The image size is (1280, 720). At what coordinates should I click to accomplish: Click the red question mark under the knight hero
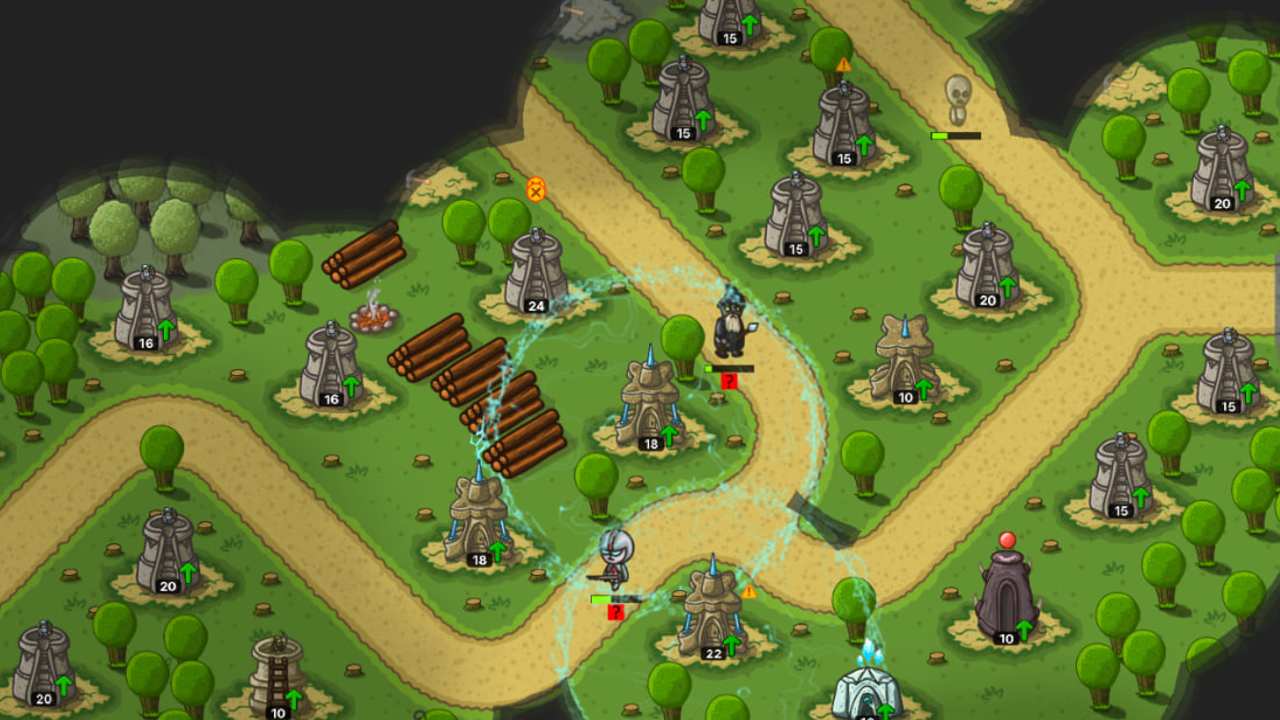point(617,609)
